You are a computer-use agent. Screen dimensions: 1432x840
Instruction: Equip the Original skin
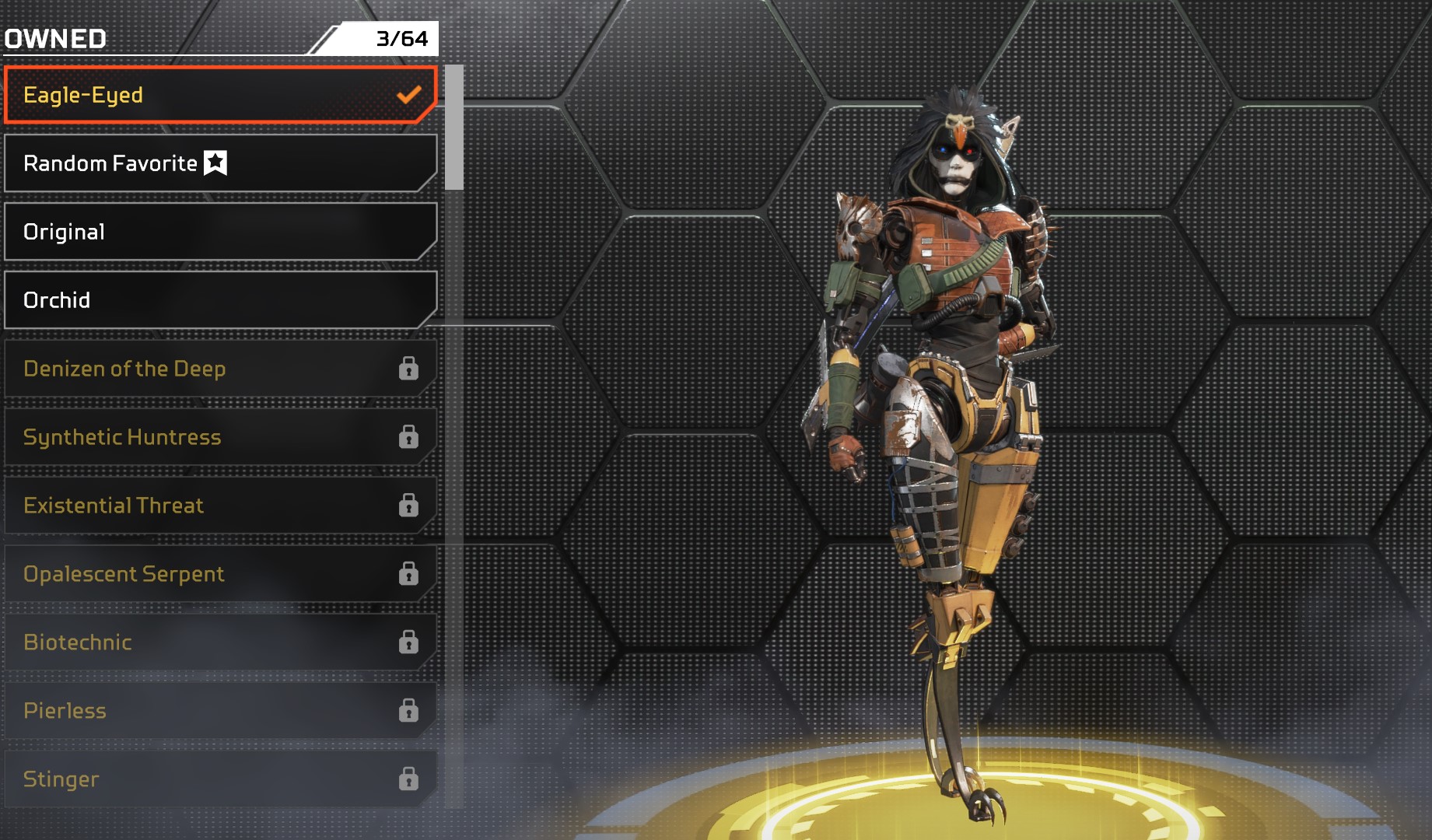[220, 232]
